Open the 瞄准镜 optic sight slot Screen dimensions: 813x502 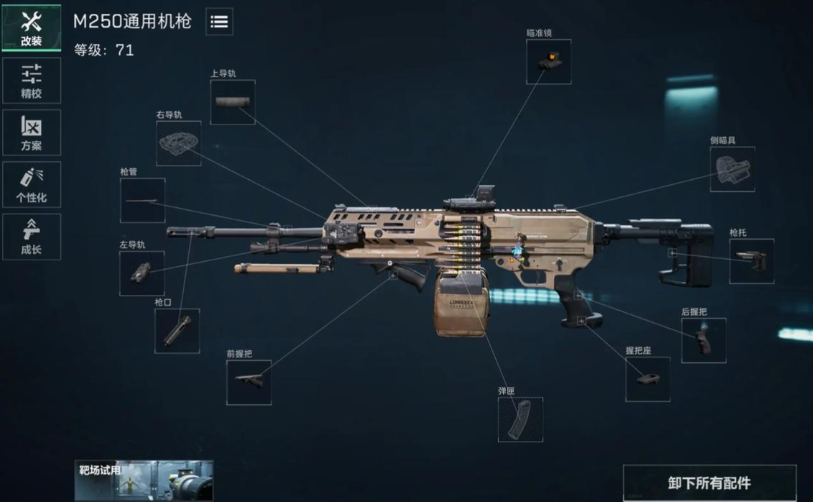[x=548, y=61]
